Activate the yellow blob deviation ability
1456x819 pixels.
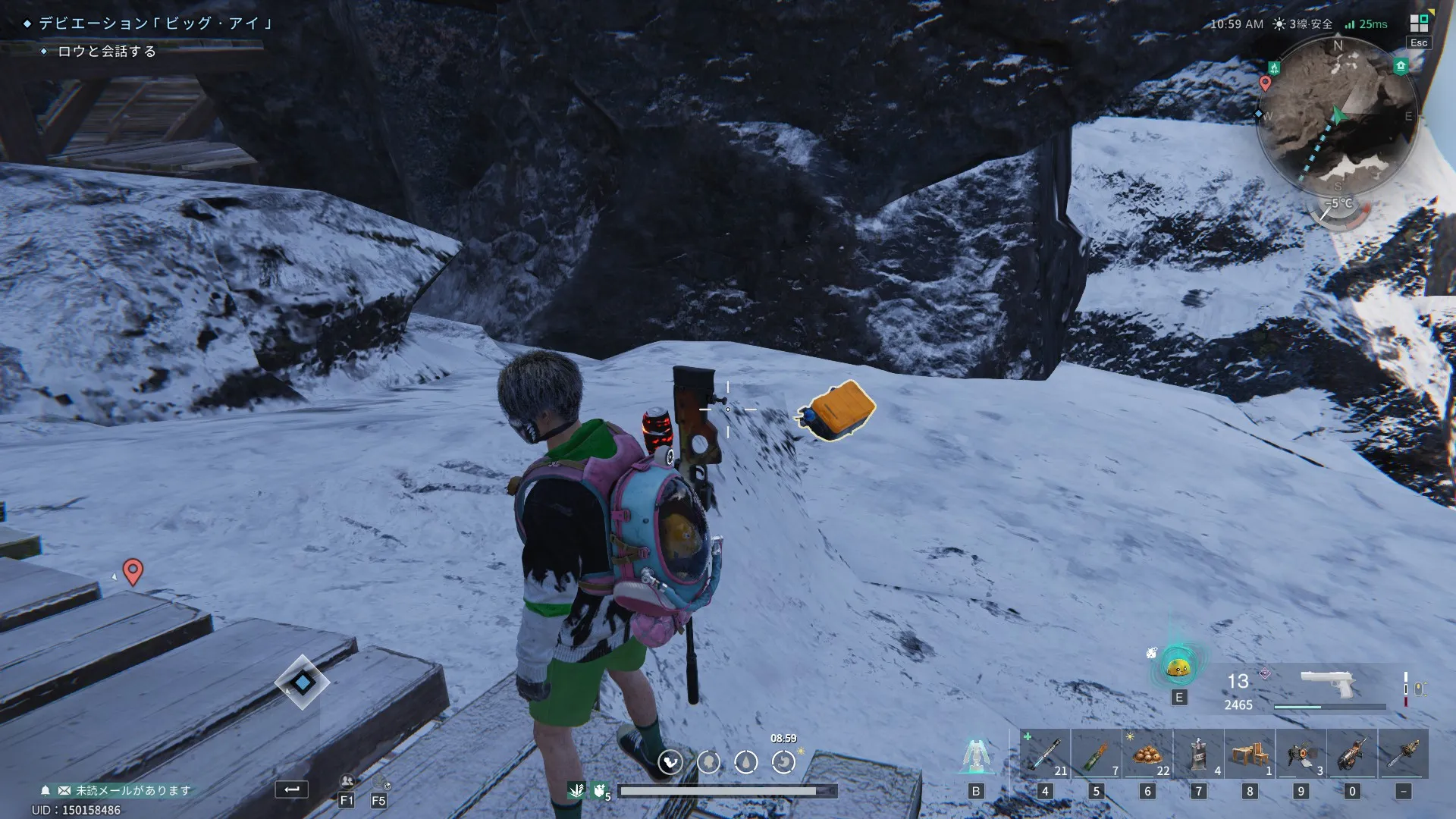tap(1178, 667)
